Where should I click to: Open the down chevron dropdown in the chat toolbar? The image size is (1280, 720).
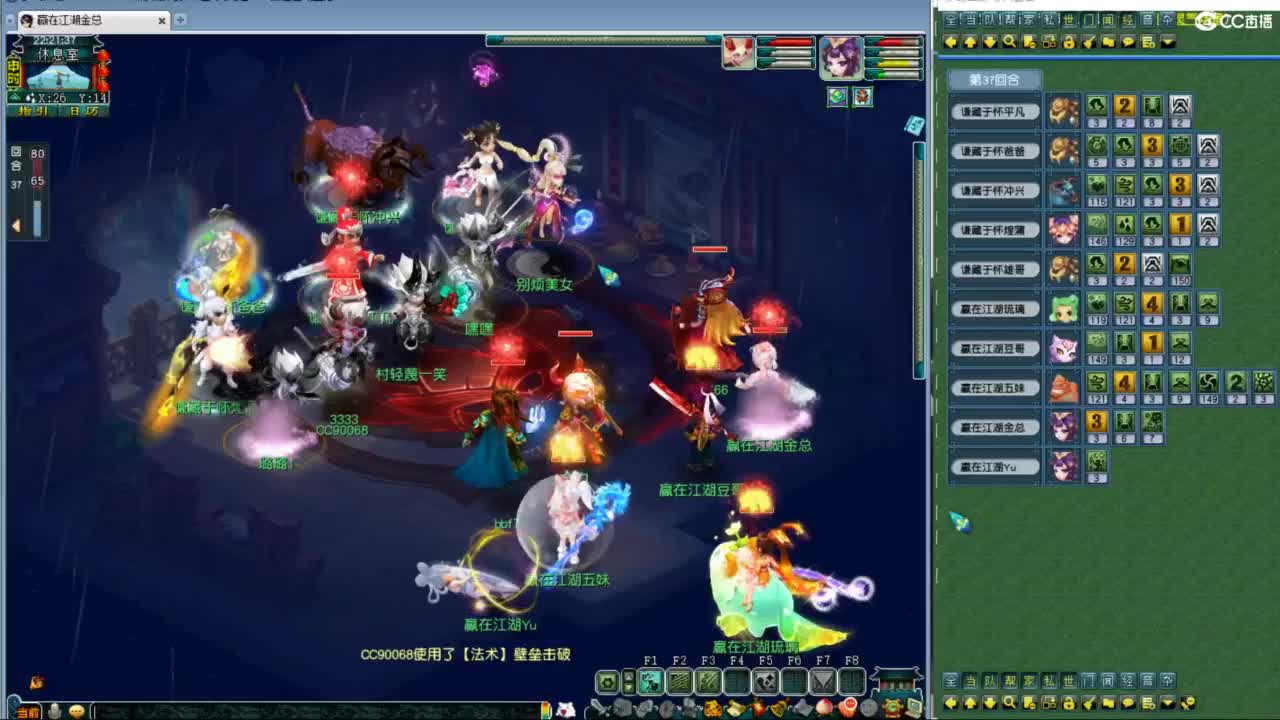[x=1165, y=41]
